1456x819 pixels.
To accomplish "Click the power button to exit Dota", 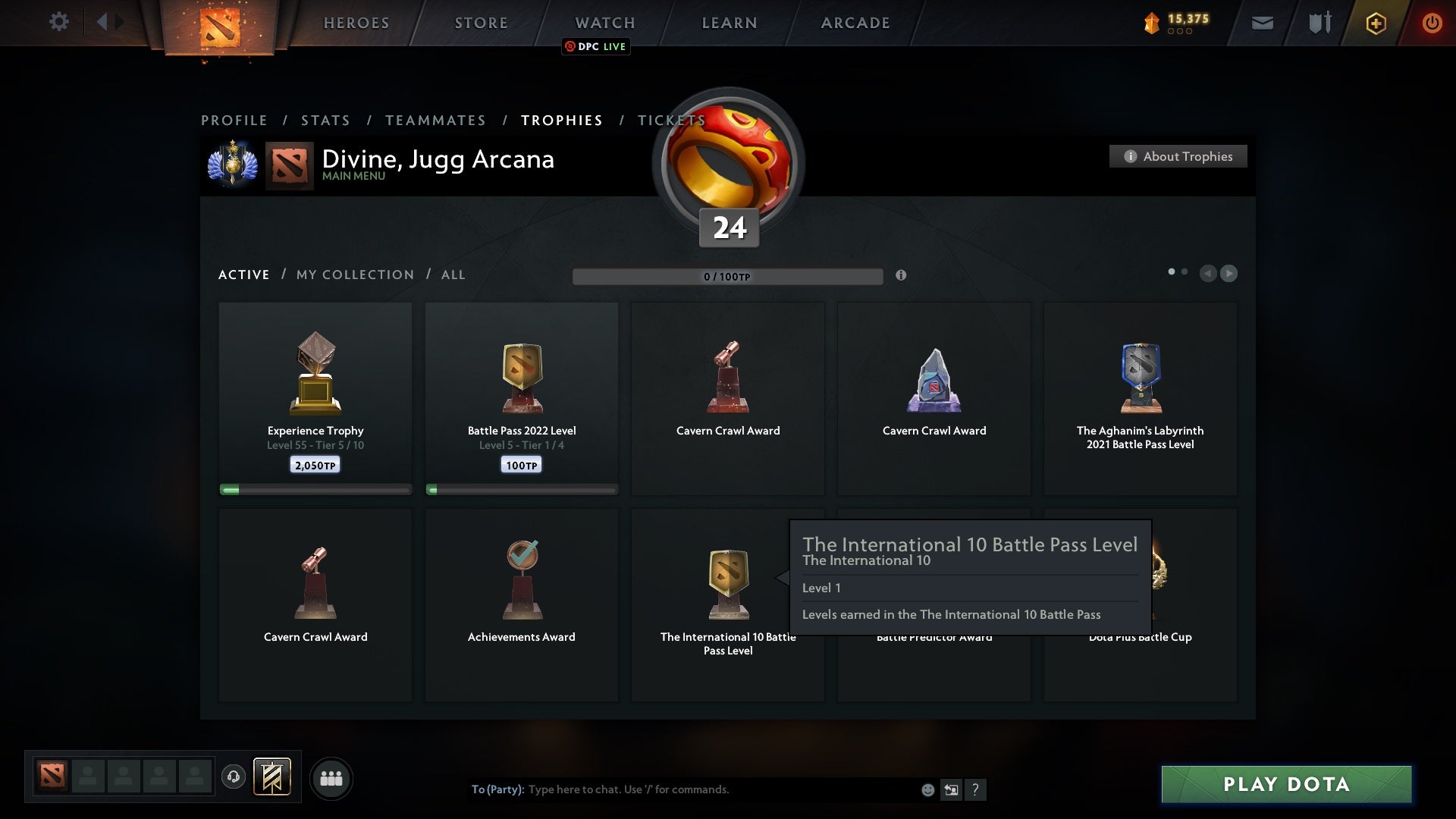I will [x=1432, y=23].
